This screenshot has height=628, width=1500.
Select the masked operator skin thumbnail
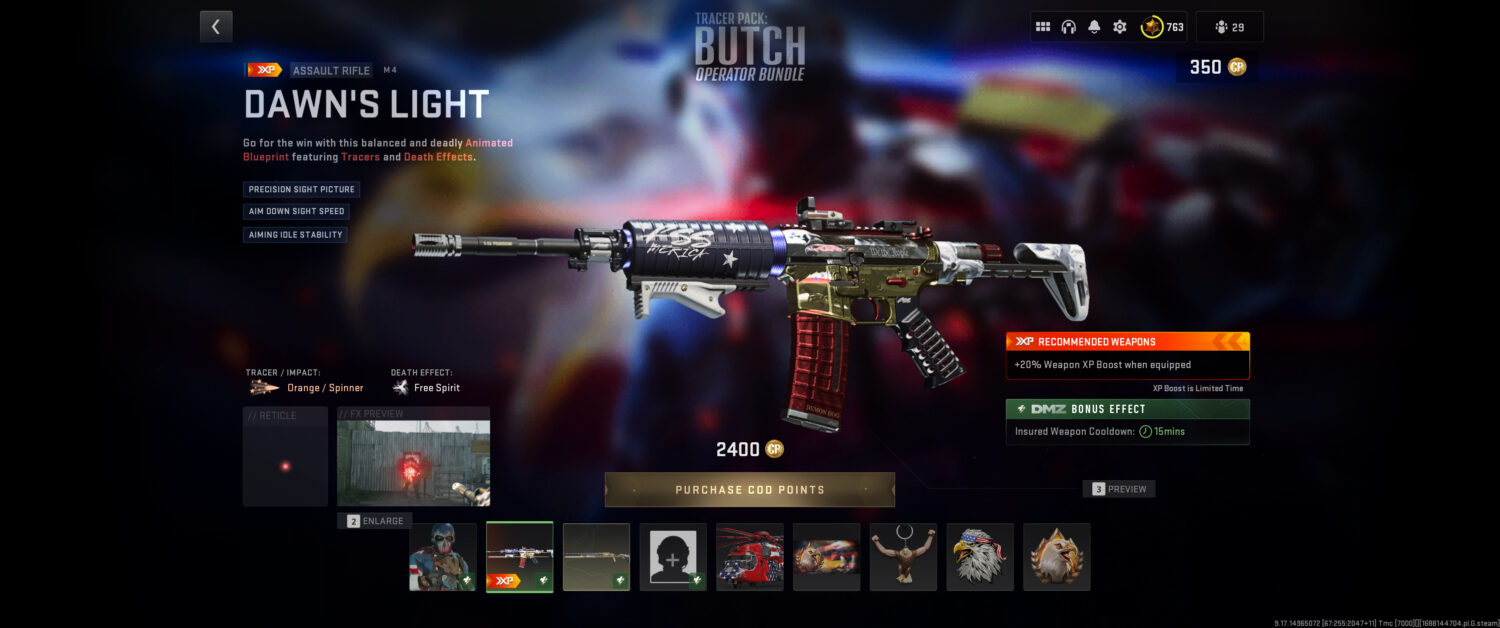443,557
